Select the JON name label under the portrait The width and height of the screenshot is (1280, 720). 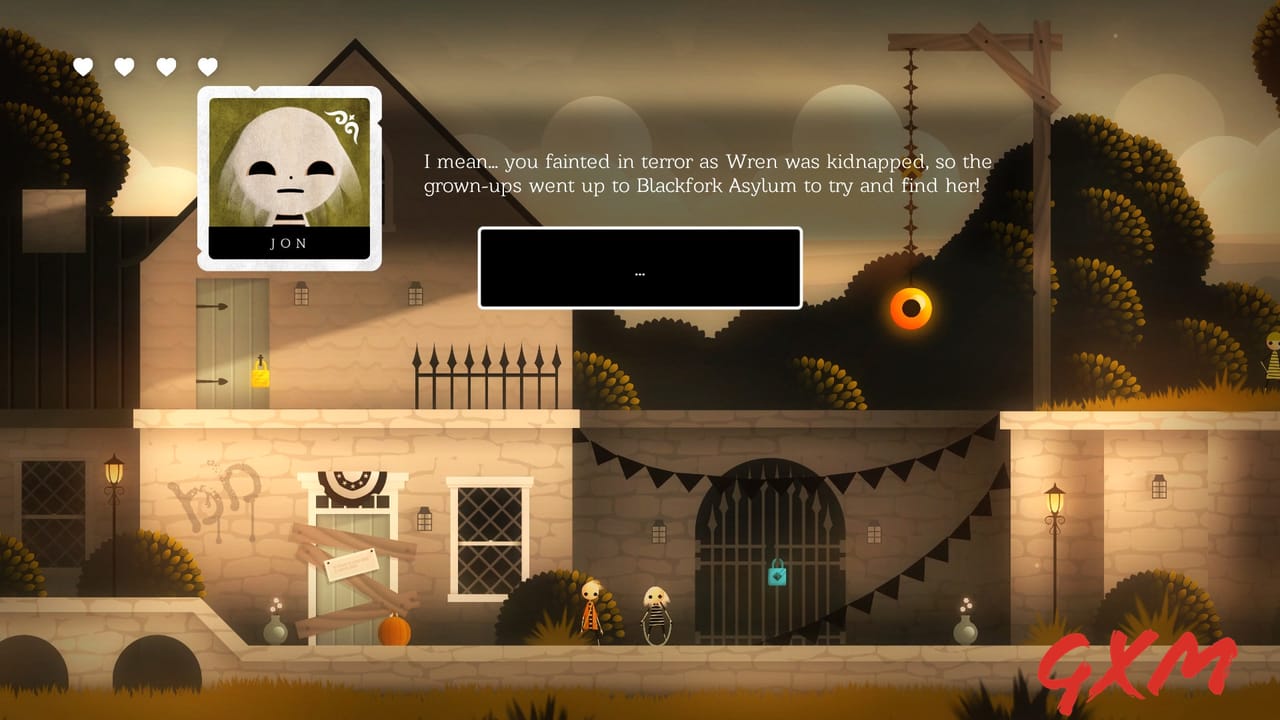[289, 243]
